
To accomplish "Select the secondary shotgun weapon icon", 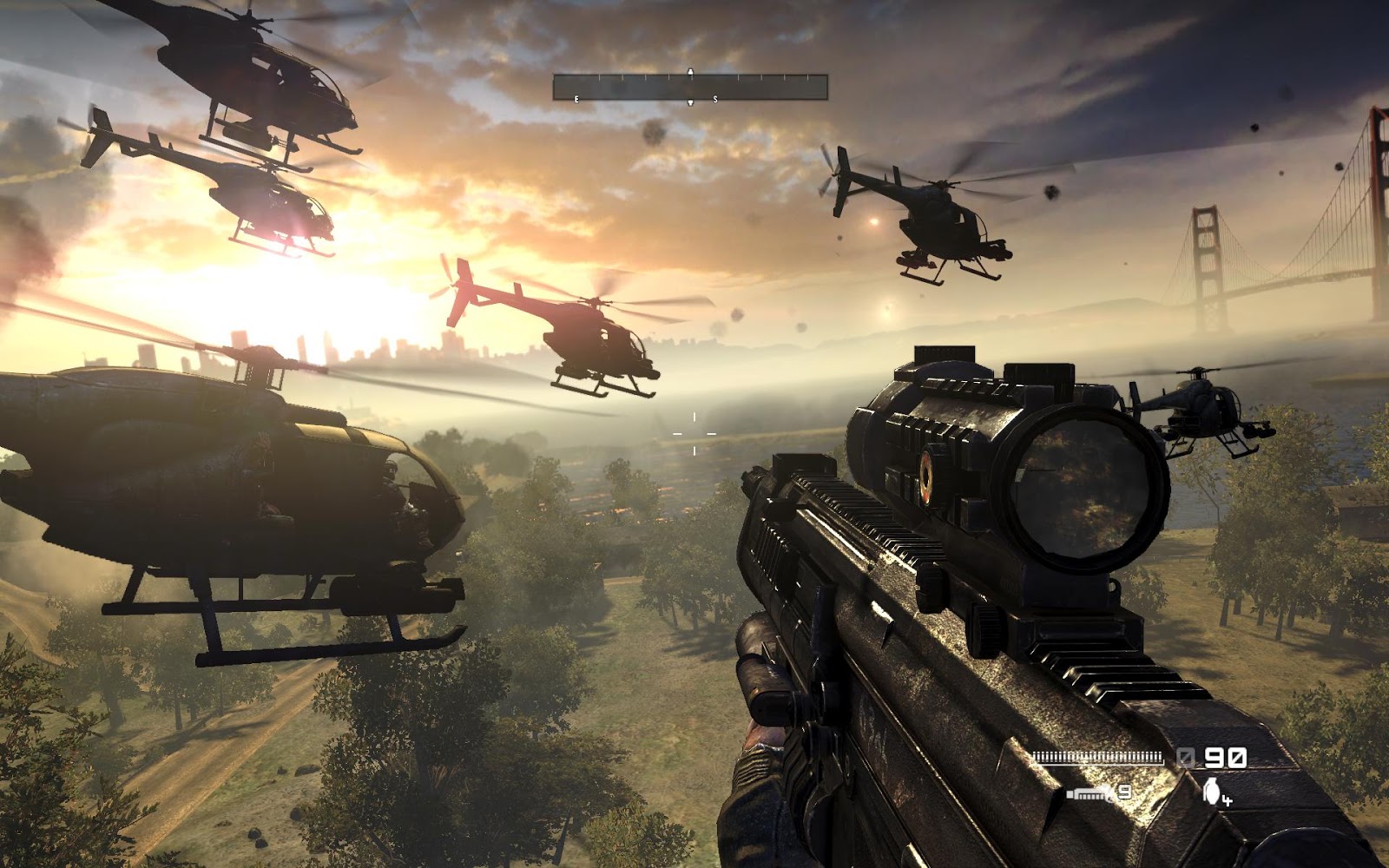I will coord(1090,792).
